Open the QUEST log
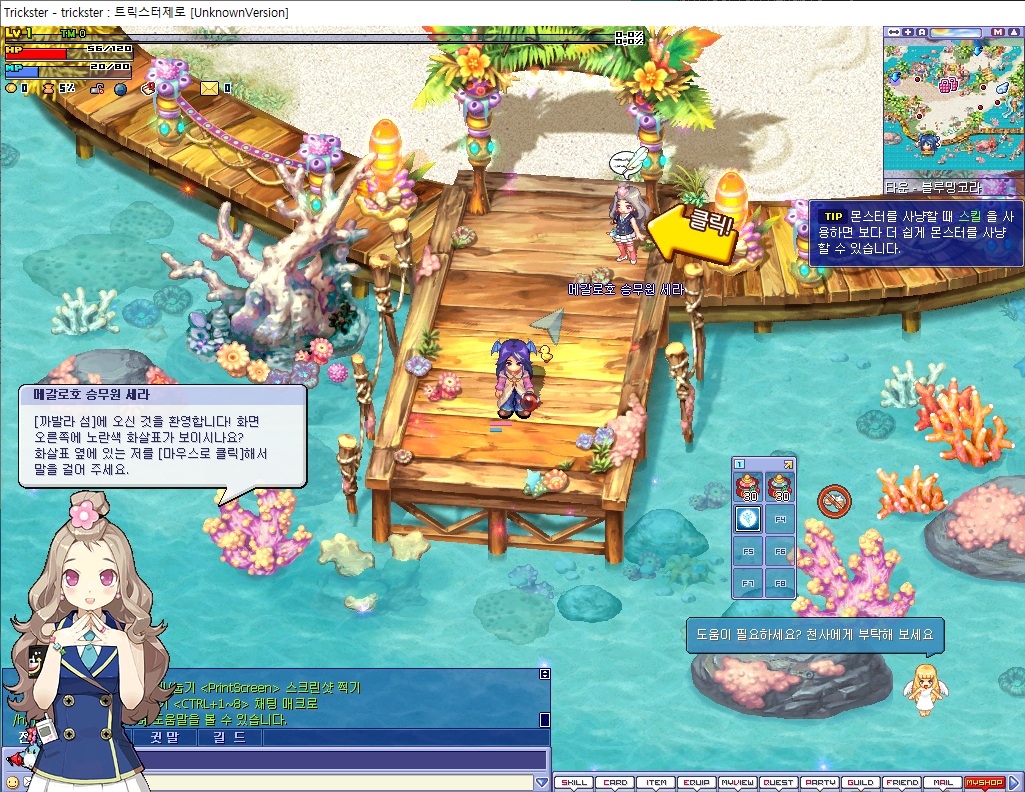The width and height of the screenshot is (1025, 792). (x=779, y=783)
